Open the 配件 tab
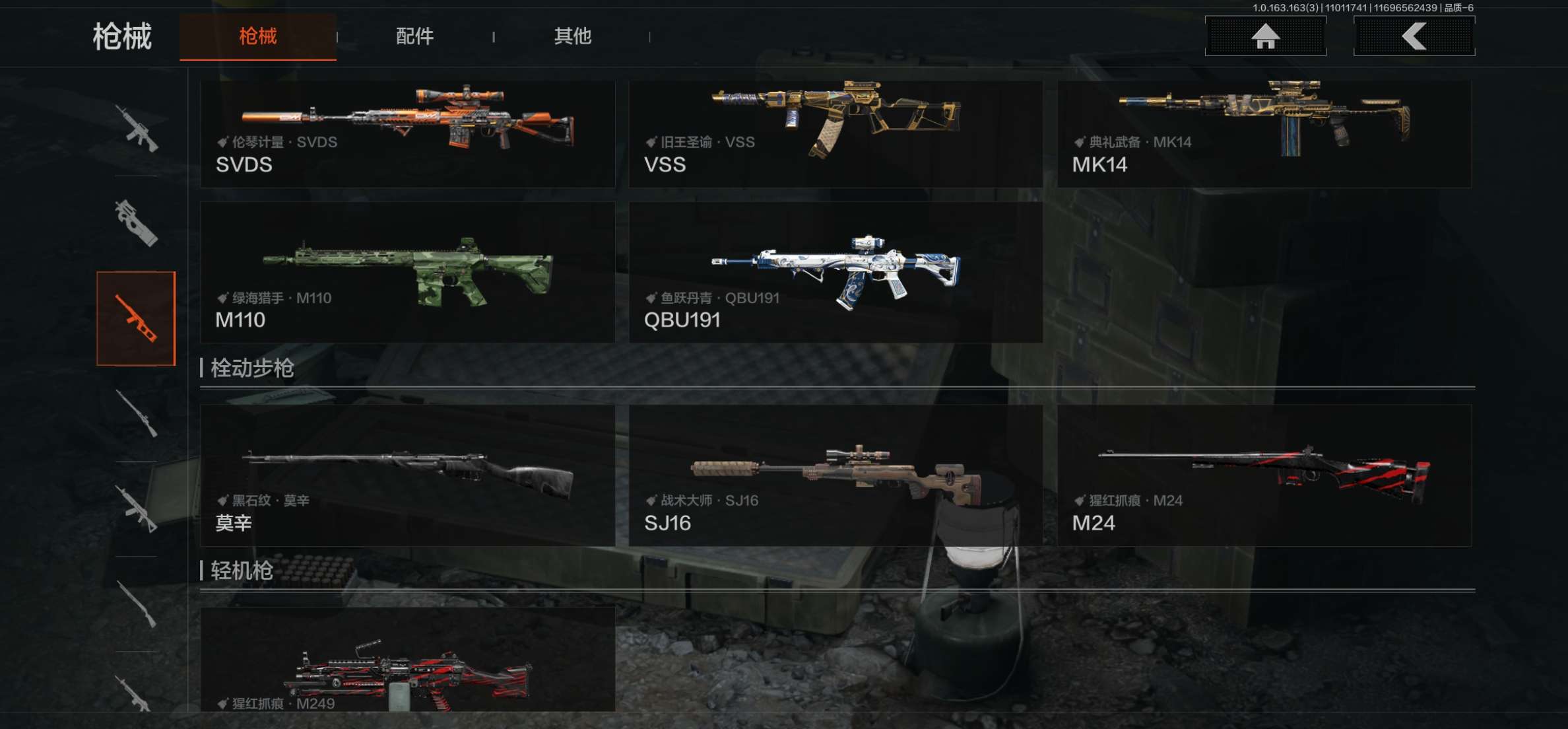Viewport: 1568px width, 729px height. tap(414, 36)
